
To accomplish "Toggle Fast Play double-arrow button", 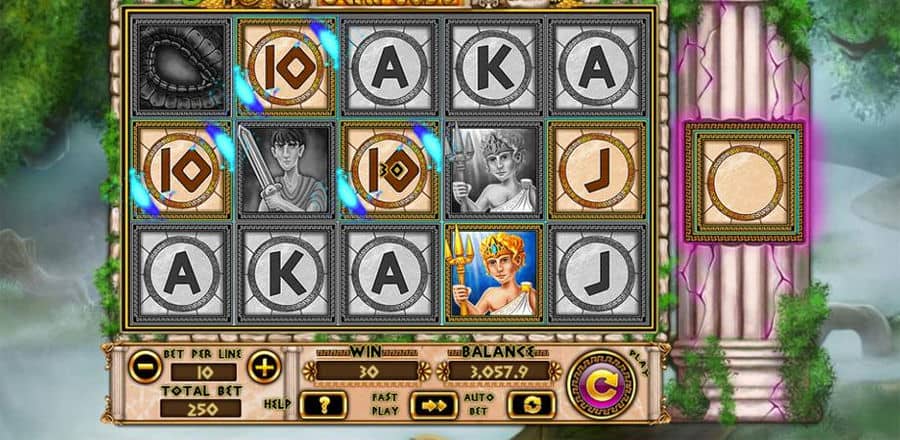I will [x=433, y=404].
